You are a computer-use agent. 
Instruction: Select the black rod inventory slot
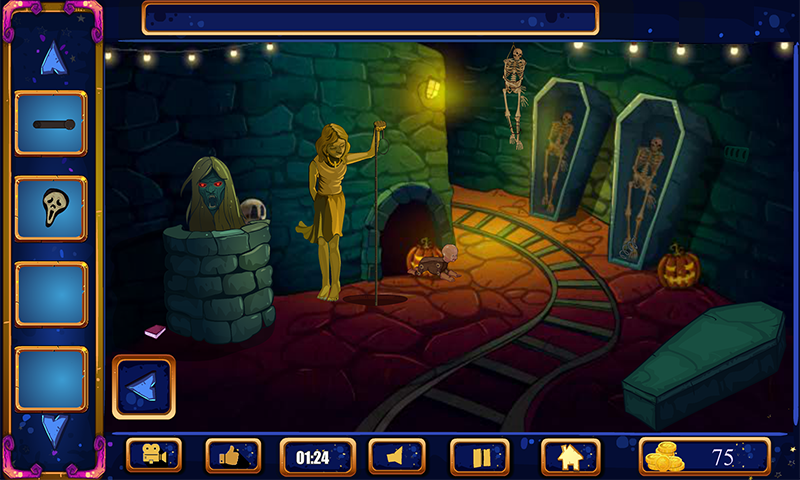(x=51, y=123)
